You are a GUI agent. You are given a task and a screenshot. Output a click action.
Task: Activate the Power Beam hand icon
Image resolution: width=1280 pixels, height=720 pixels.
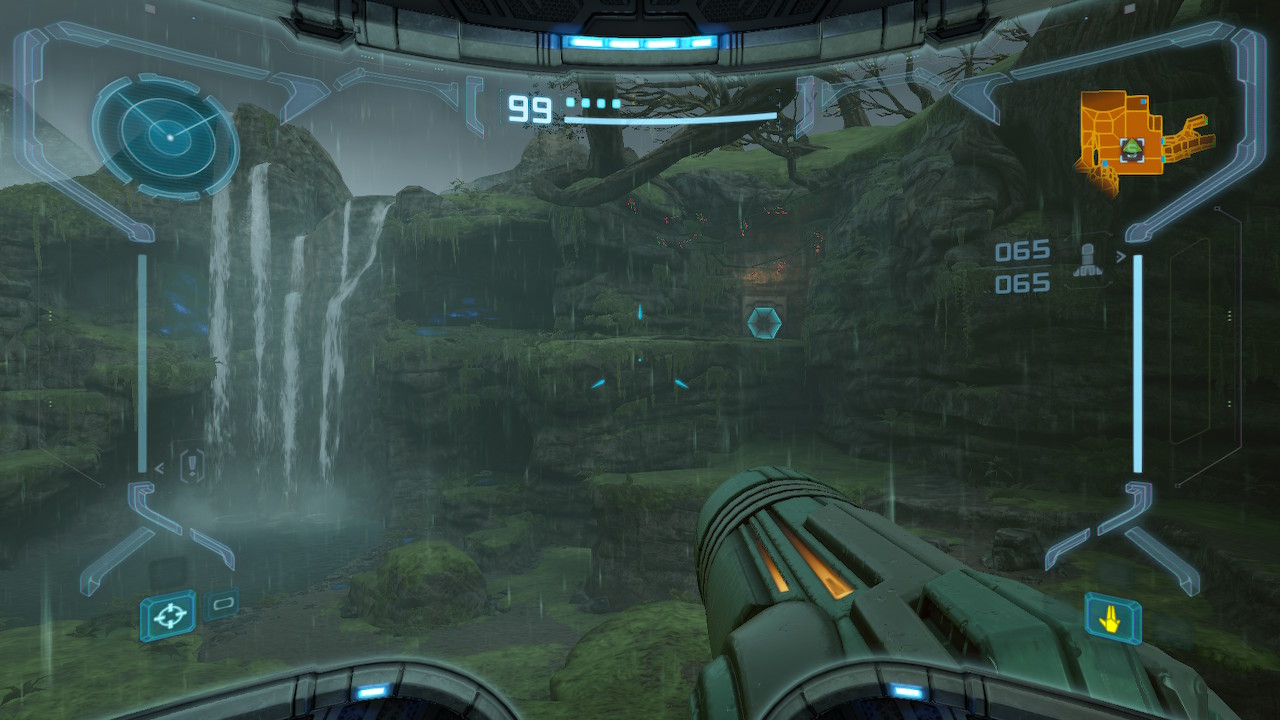click(1112, 619)
